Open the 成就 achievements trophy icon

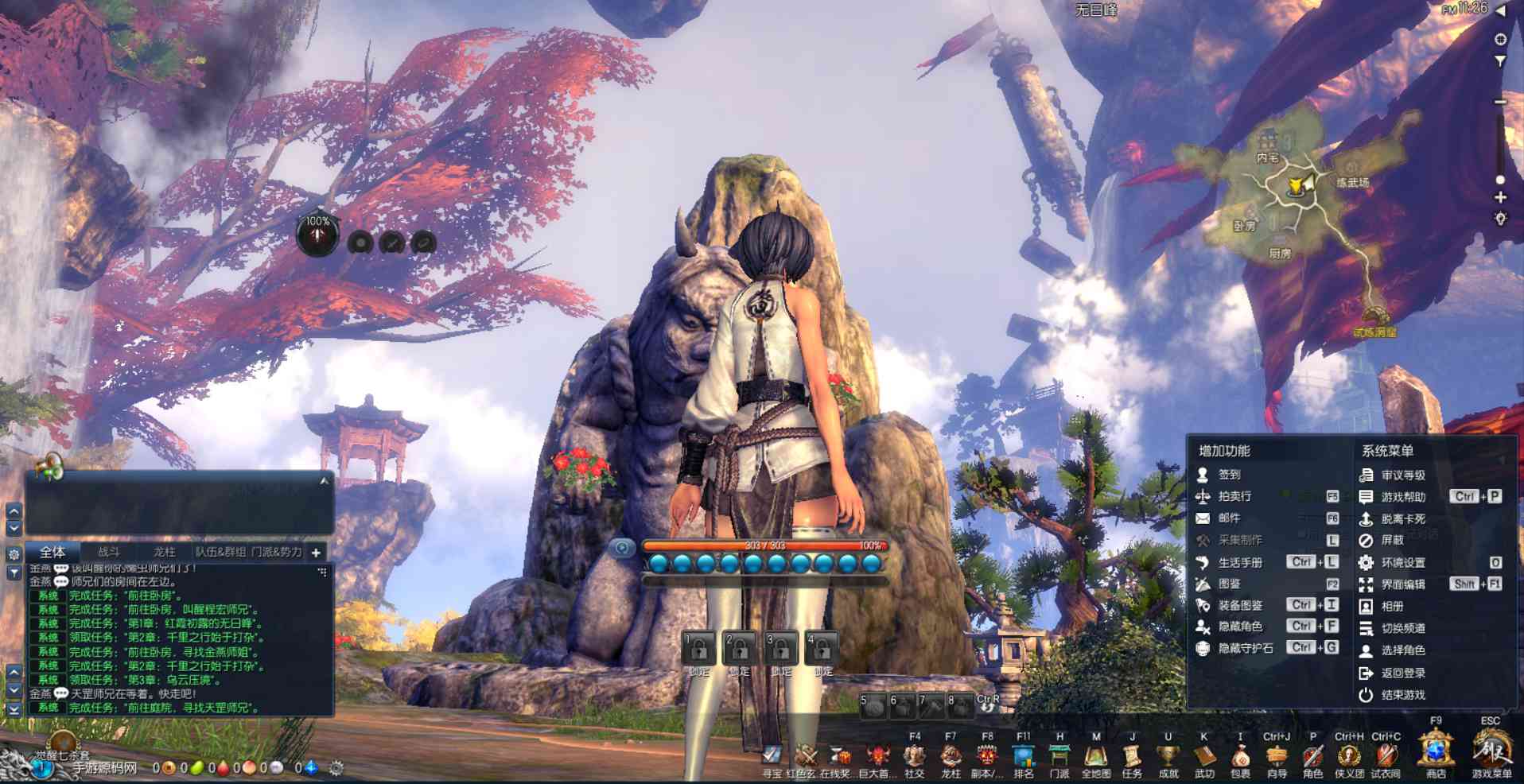tap(1168, 756)
